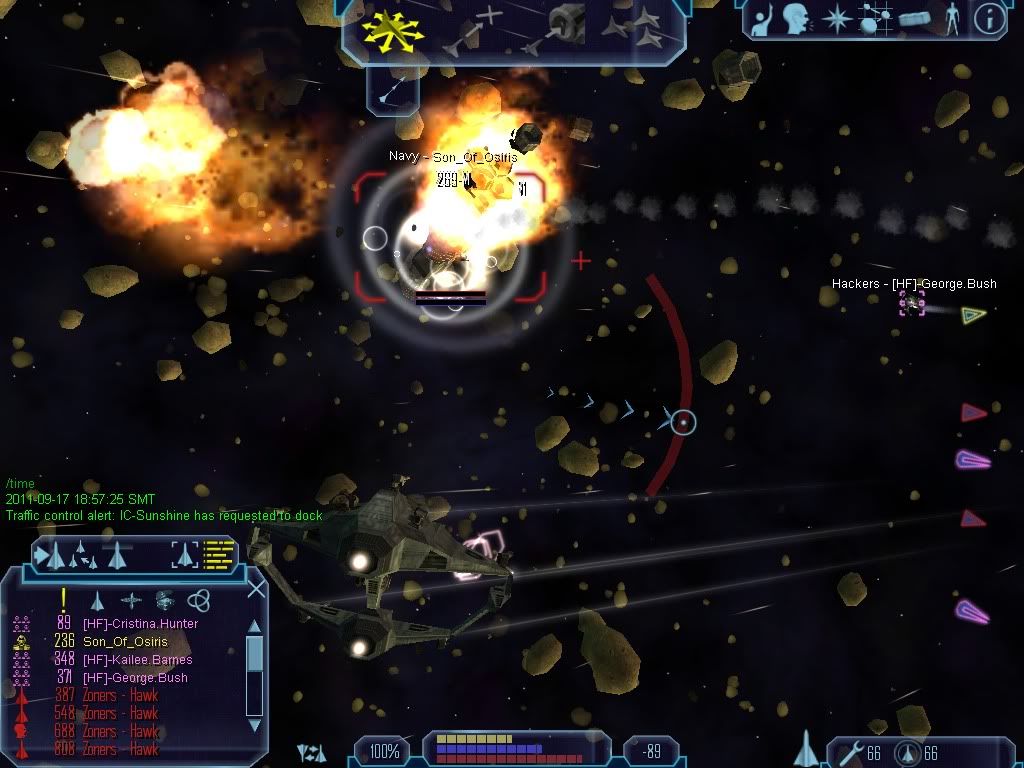The height and width of the screenshot is (768, 1024).
Task: Open the information 'i' icon
Action: tap(989, 18)
